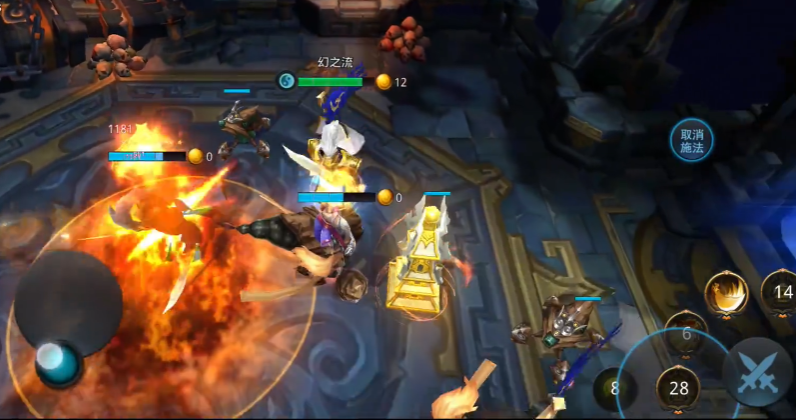Select the skill on 28 cooldown
Viewport: 796px width, 420px height.
point(680,388)
